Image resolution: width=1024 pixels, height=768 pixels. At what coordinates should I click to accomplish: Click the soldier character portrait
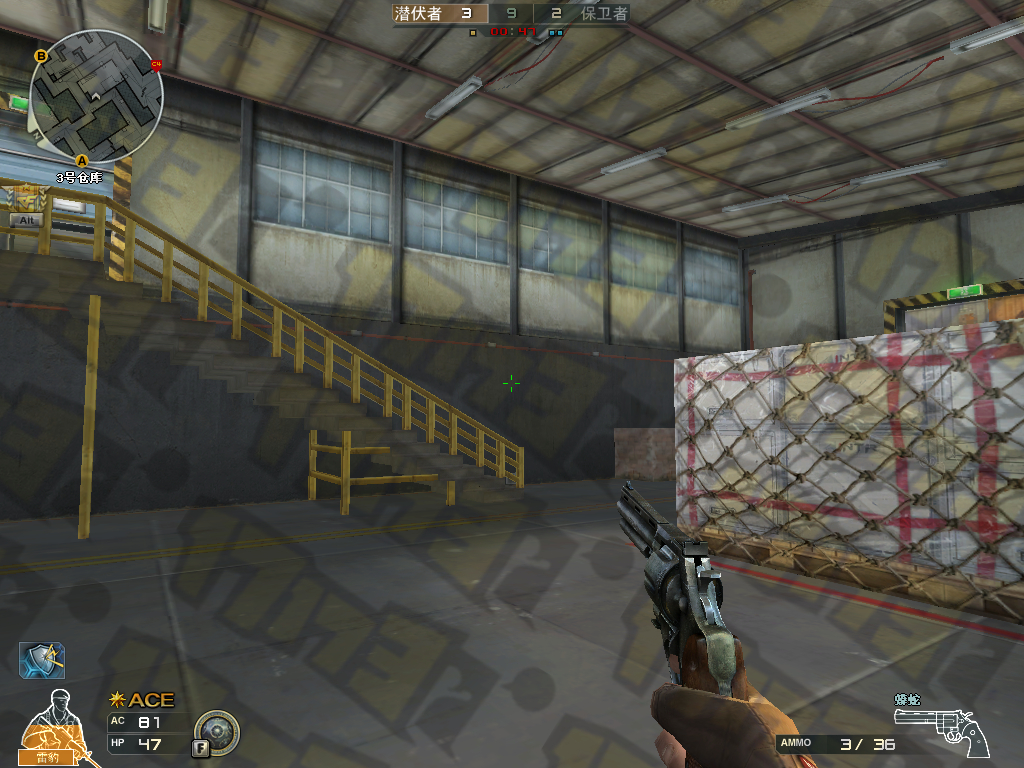click(52, 722)
